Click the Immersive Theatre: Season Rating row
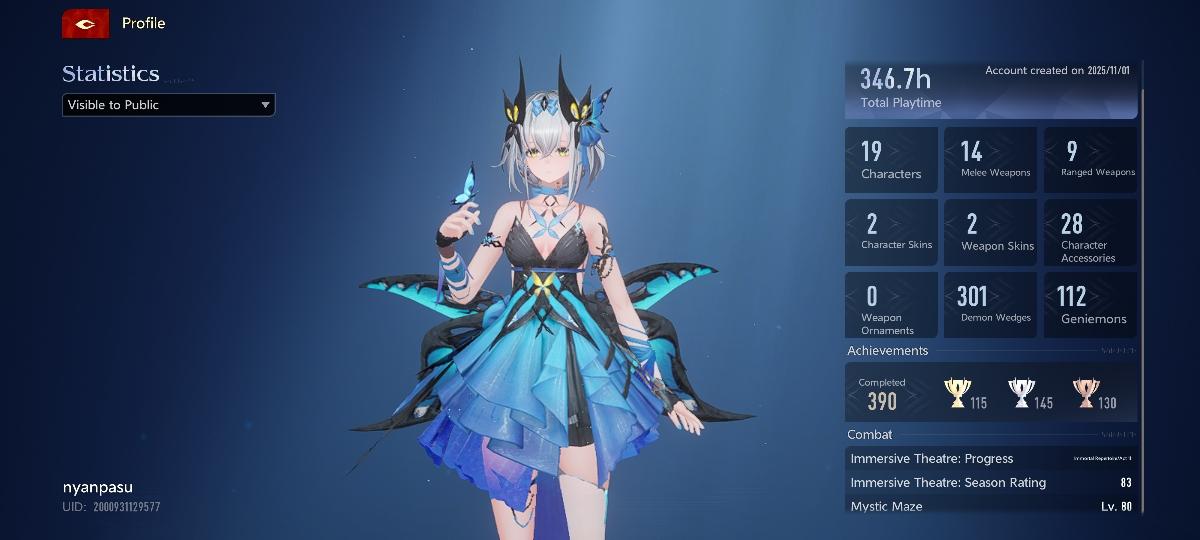Viewport: 1200px width, 540px height. click(x=991, y=483)
